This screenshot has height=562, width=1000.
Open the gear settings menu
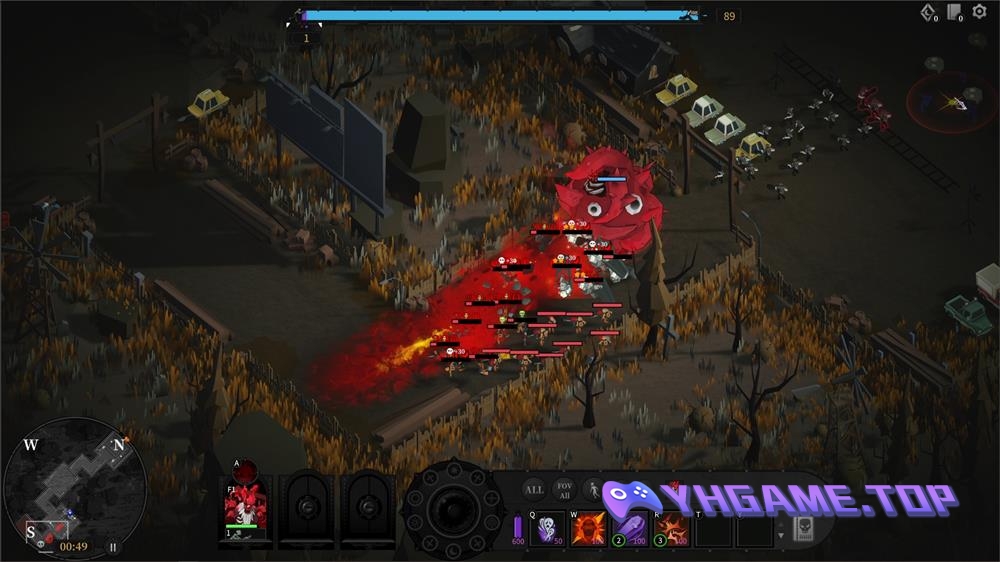coord(977,12)
